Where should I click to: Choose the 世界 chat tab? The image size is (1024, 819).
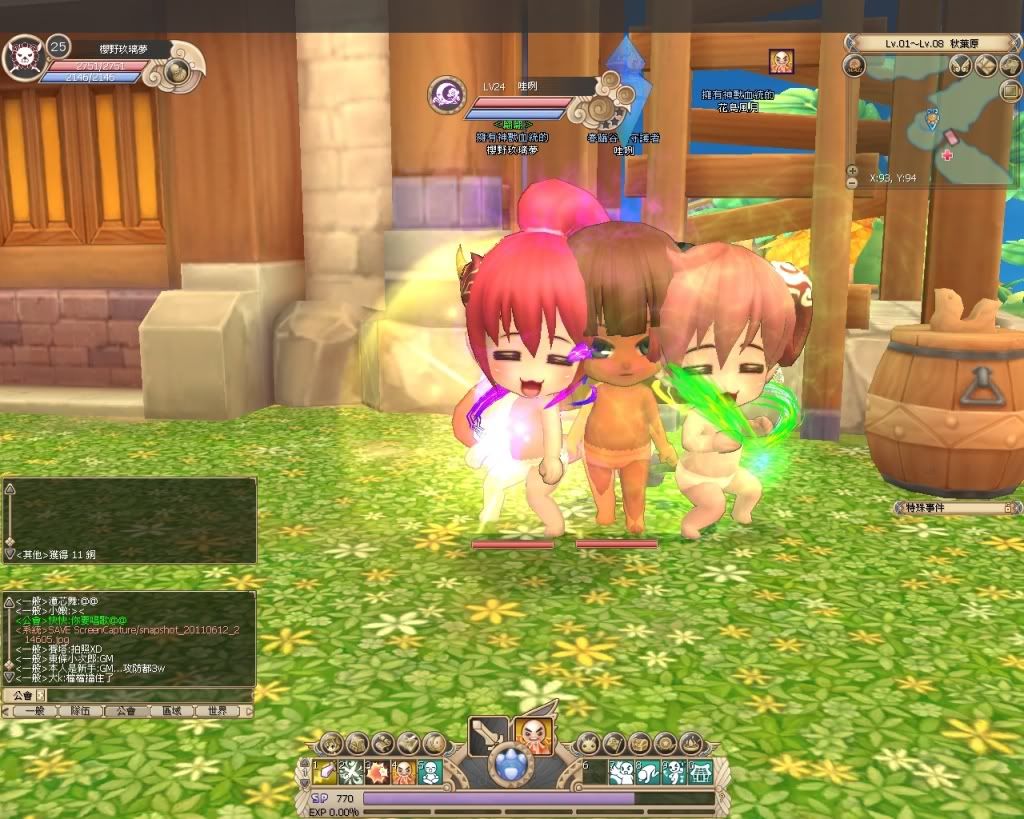(218, 711)
